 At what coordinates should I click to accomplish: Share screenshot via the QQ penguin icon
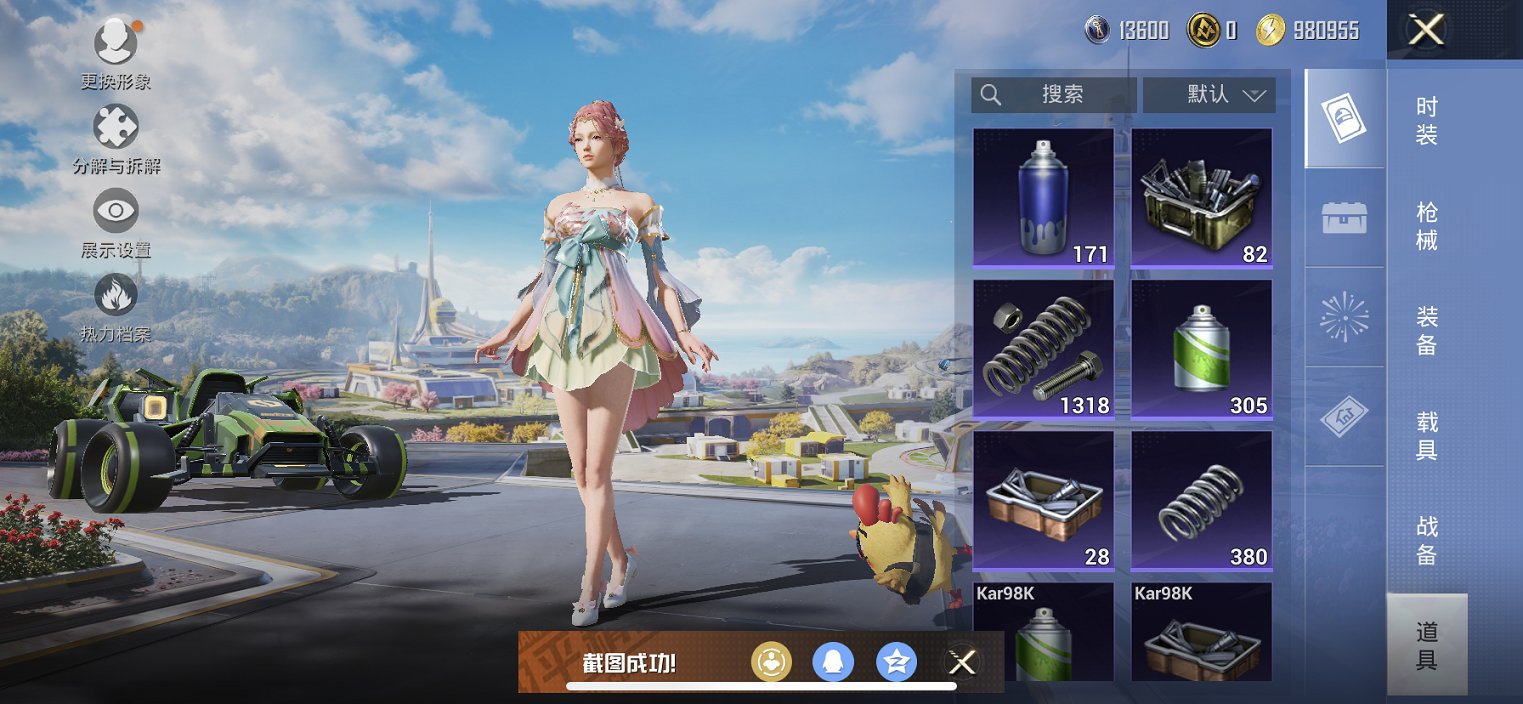pyautogui.click(x=833, y=662)
